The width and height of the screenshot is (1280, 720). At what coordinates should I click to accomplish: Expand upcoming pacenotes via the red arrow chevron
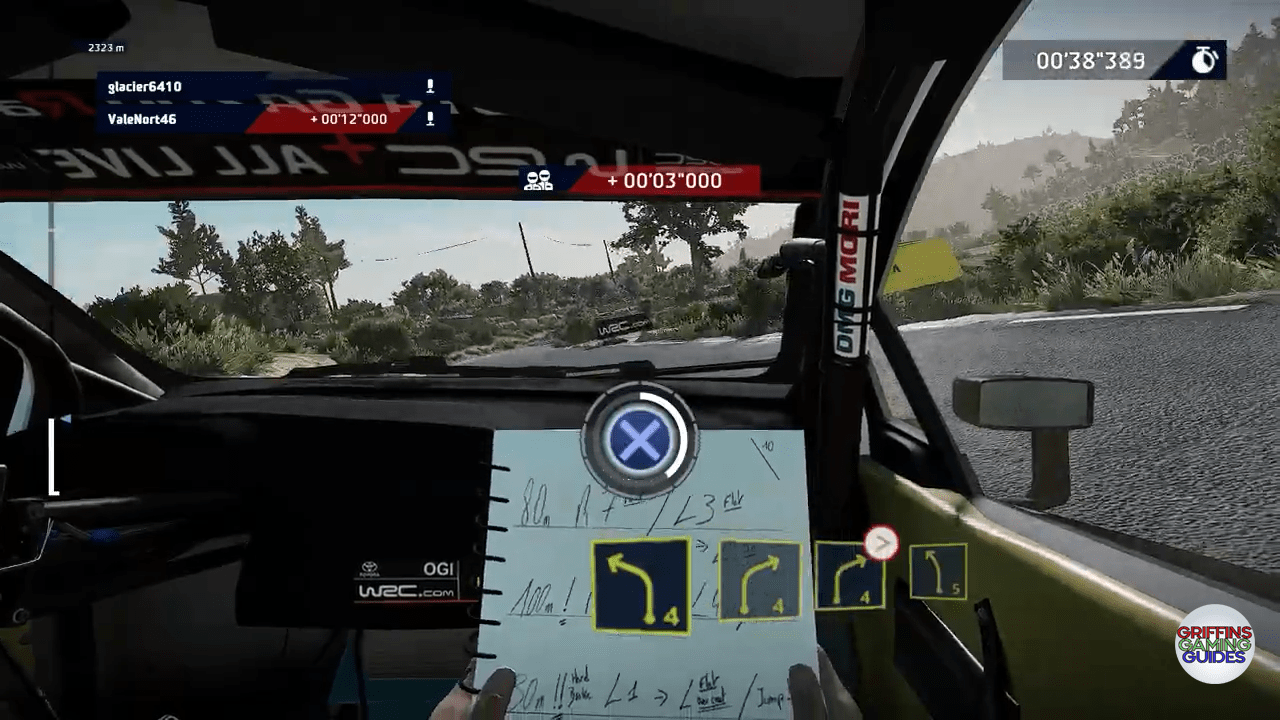(x=881, y=543)
